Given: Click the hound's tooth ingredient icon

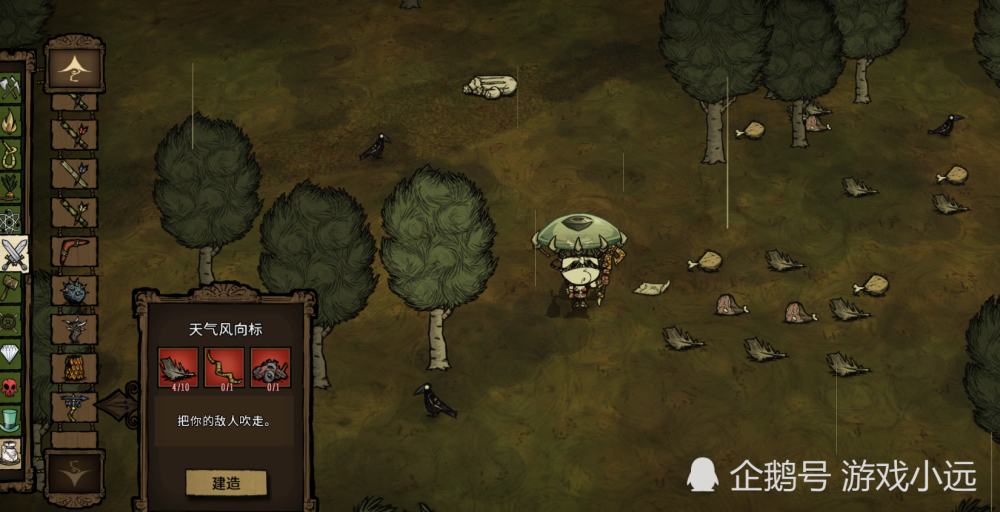Looking at the screenshot, I should [x=177, y=366].
